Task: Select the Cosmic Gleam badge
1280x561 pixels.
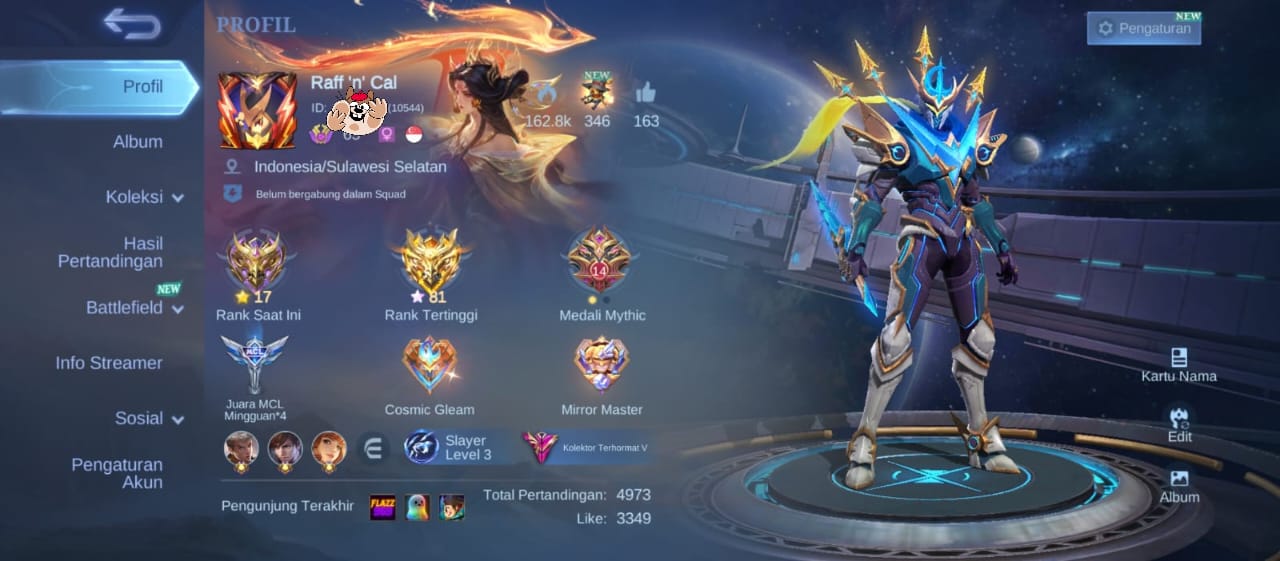Action: 429,364
